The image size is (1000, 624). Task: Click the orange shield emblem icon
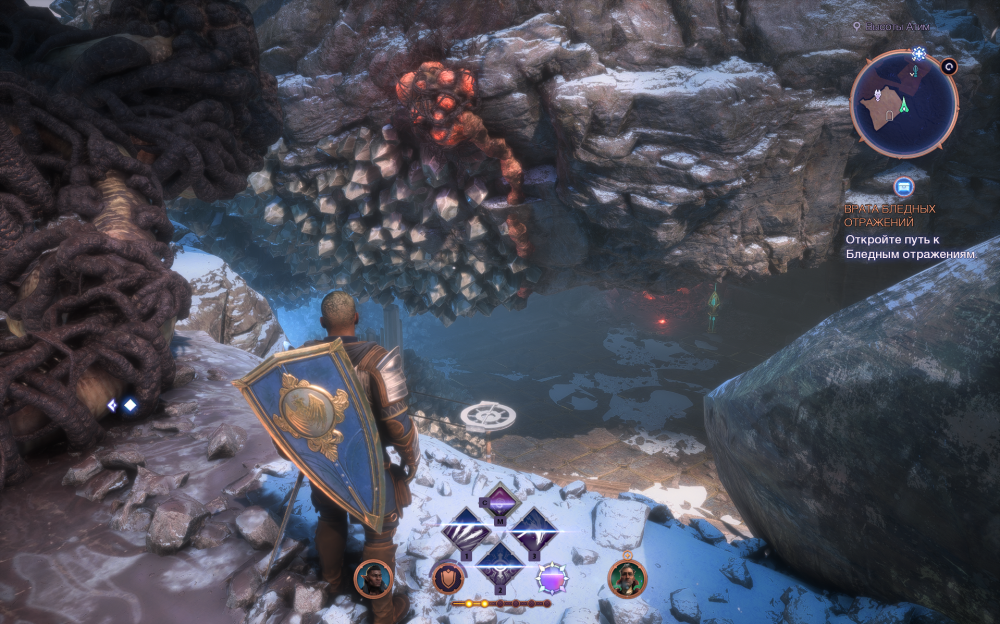pos(447,578)
